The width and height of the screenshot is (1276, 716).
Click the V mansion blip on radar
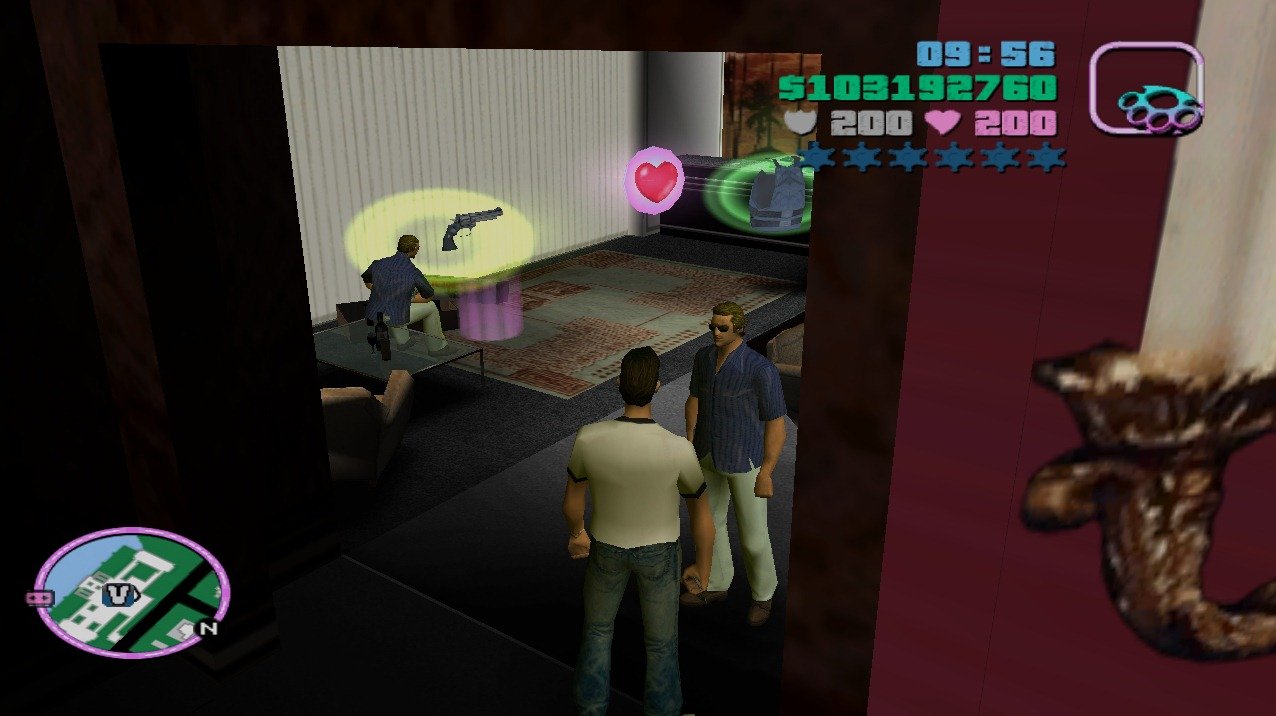pyautogui.click(x=120, y=595)
